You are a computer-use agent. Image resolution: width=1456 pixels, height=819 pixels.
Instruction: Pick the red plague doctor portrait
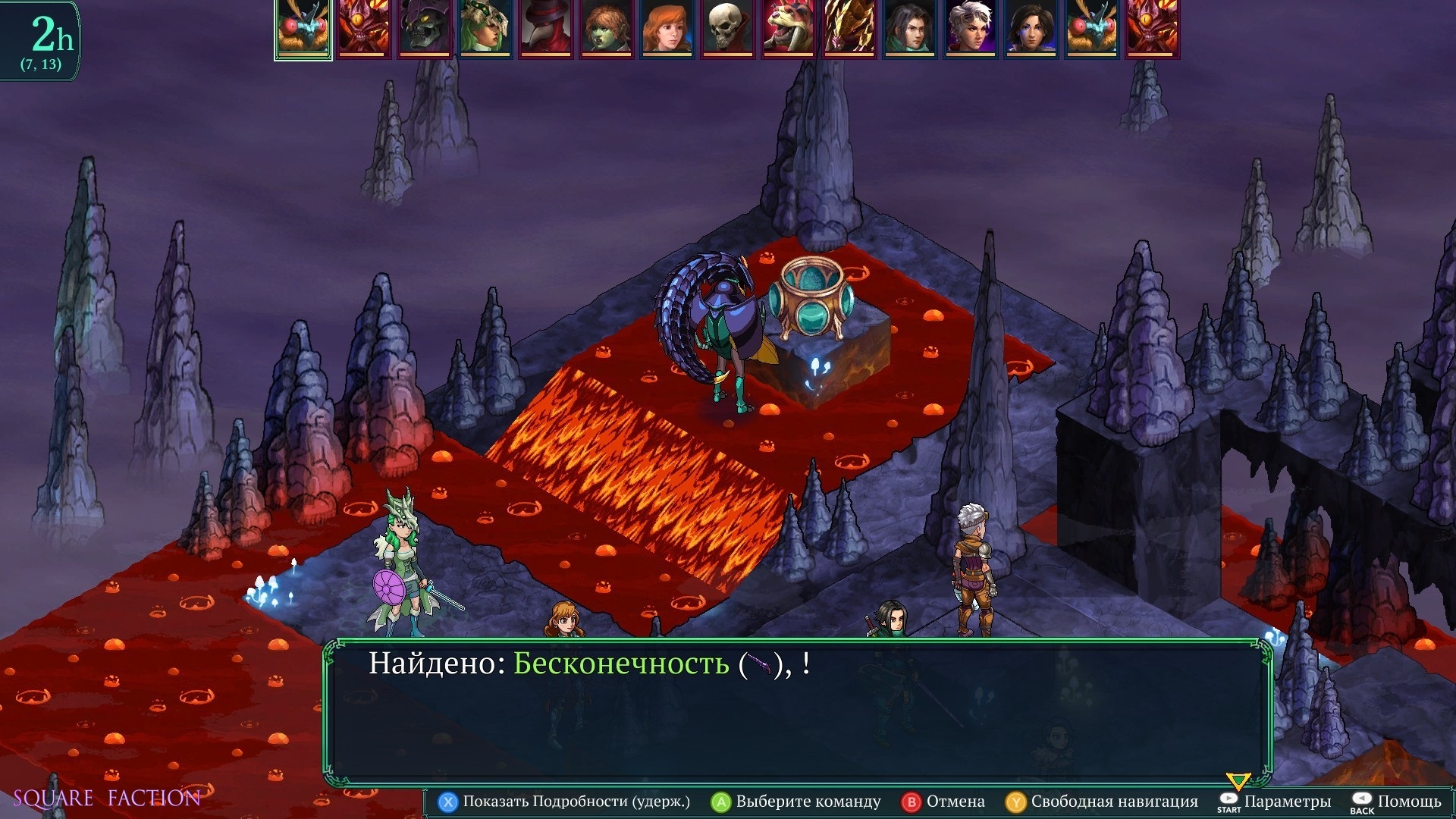point(546,29)
